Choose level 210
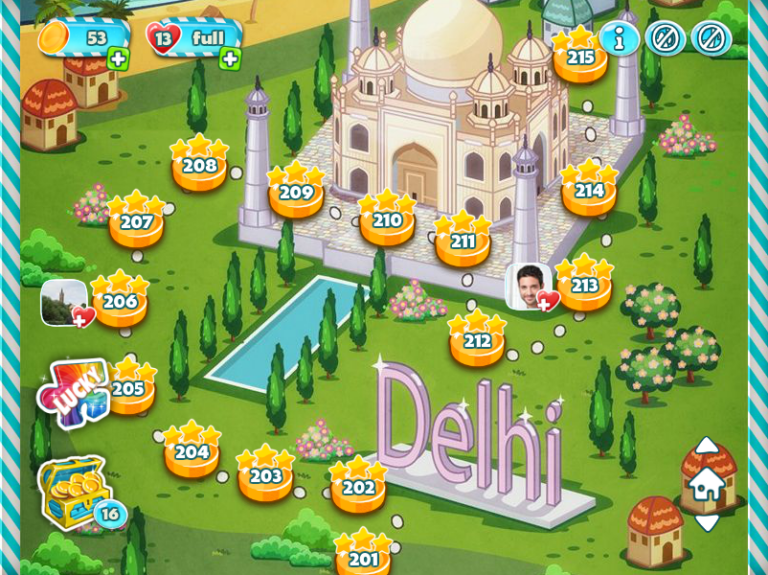Viewport: 768px width, 575px height. tap(387, 221)
